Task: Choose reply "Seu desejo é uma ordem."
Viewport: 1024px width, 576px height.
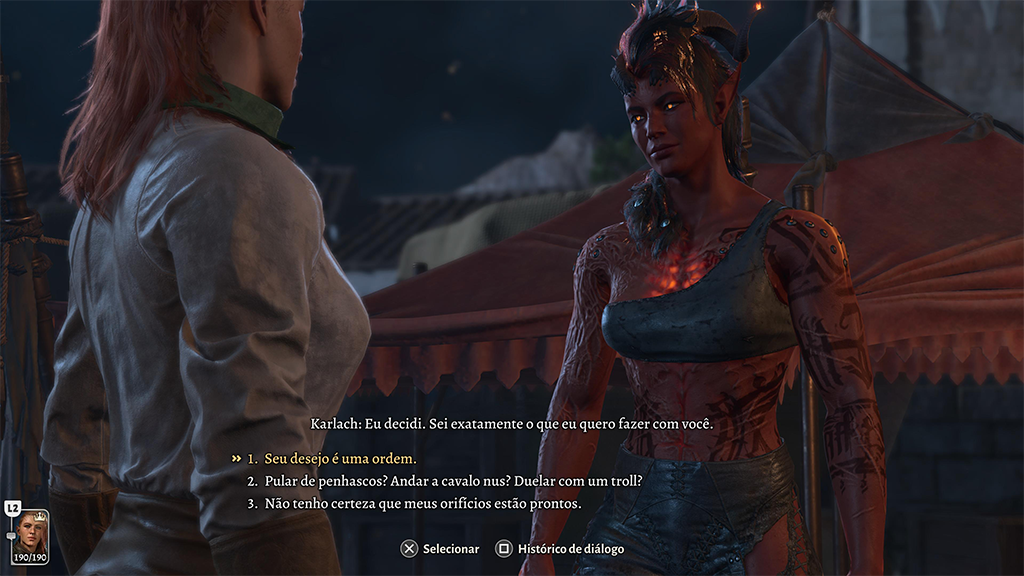Action: click(340, 458)
